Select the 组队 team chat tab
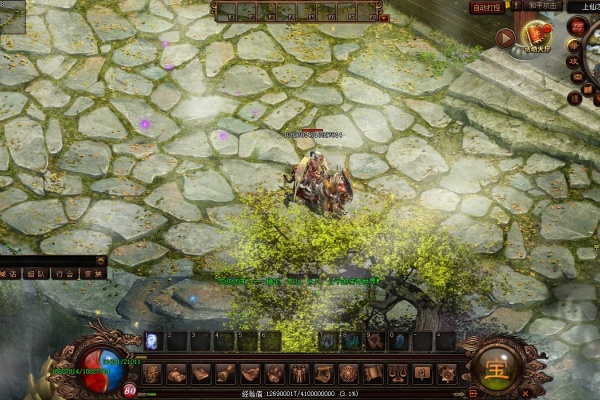The image size is (600, 400). pyautogui.click(x=38, y=273)
